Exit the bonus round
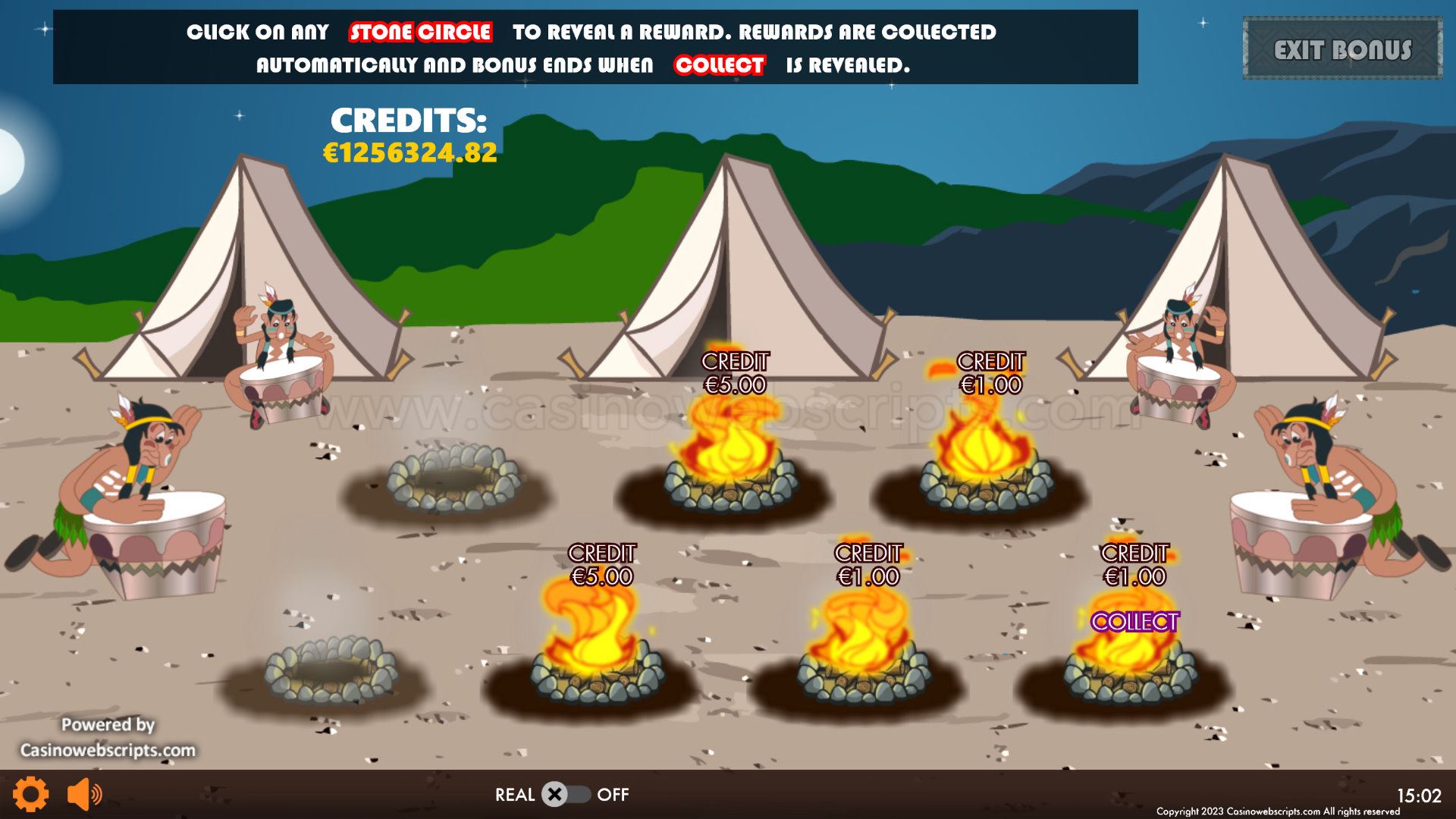Screen dimensions: 1456x819 pos(1341,49)
